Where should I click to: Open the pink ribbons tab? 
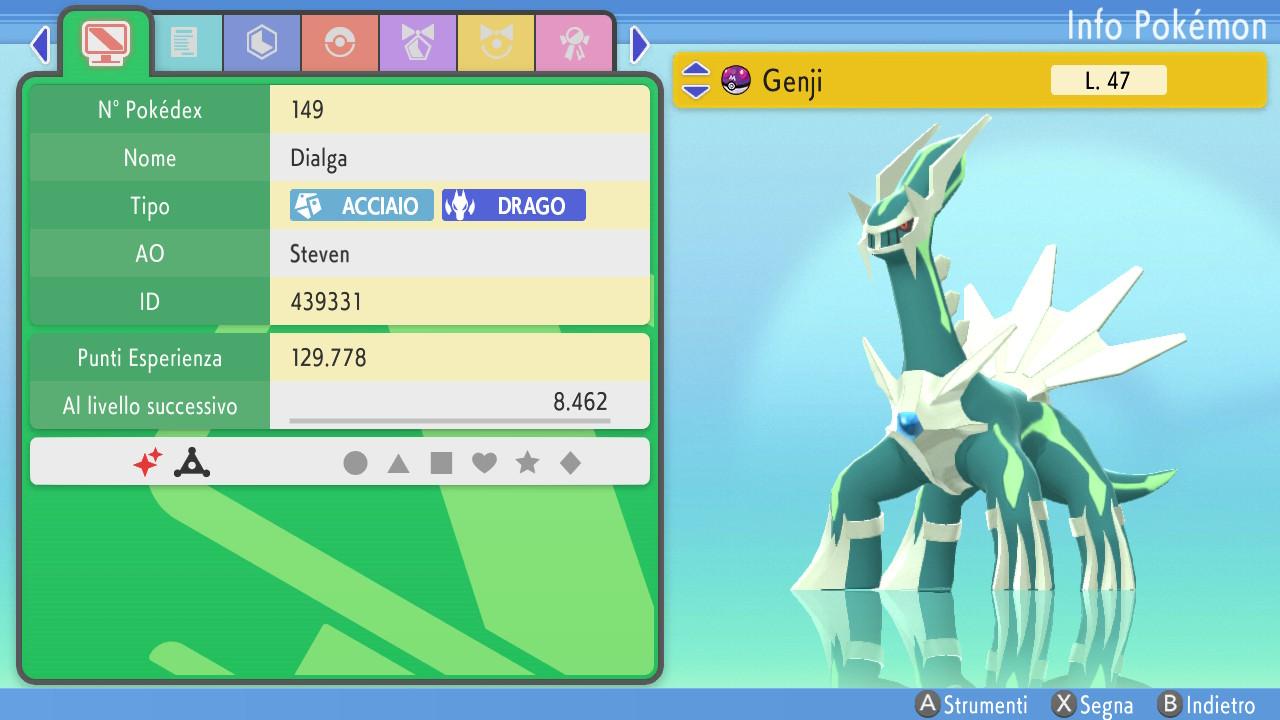point(574,42)
